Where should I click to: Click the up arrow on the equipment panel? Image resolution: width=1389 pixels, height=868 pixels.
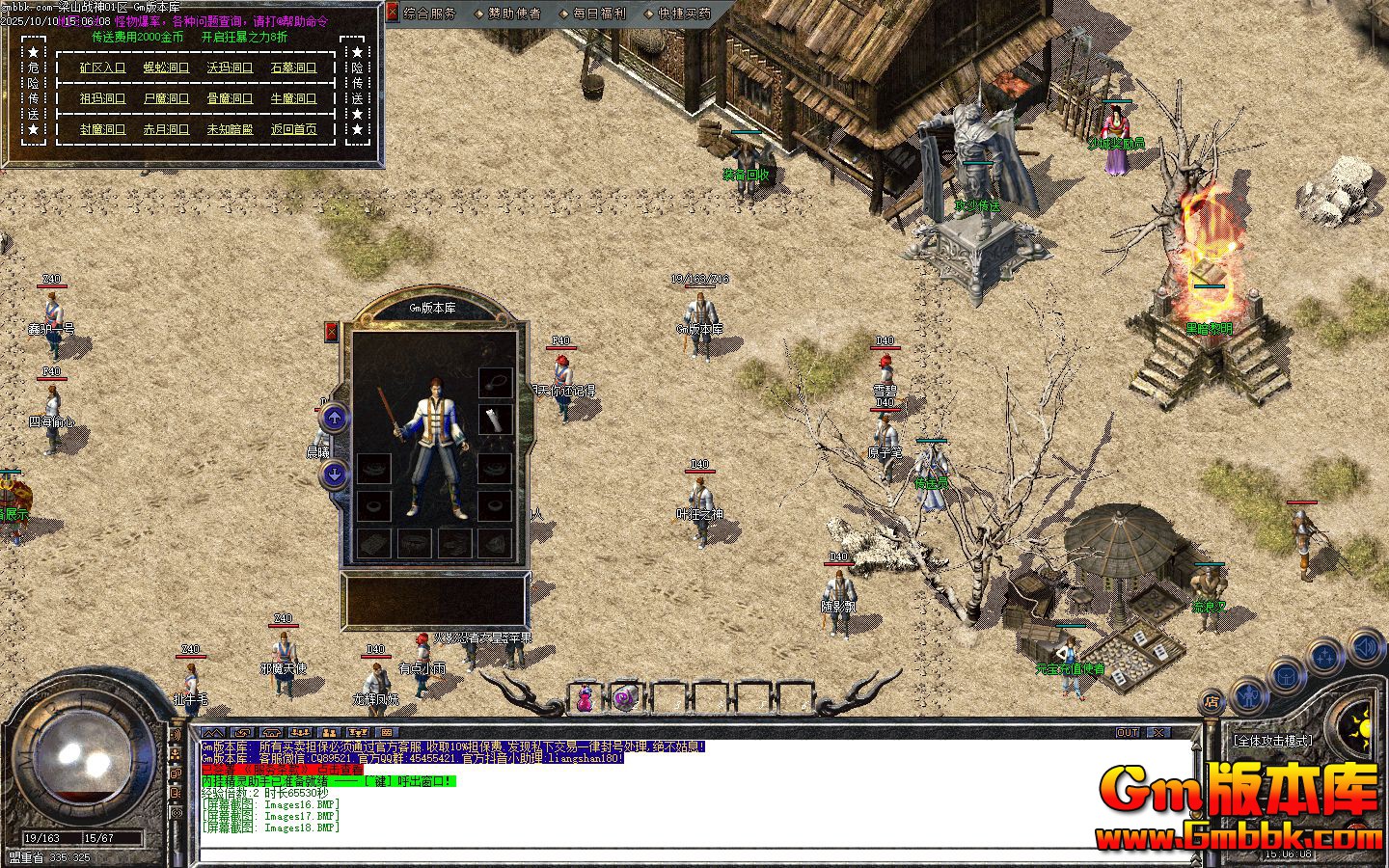click(334, 418)
